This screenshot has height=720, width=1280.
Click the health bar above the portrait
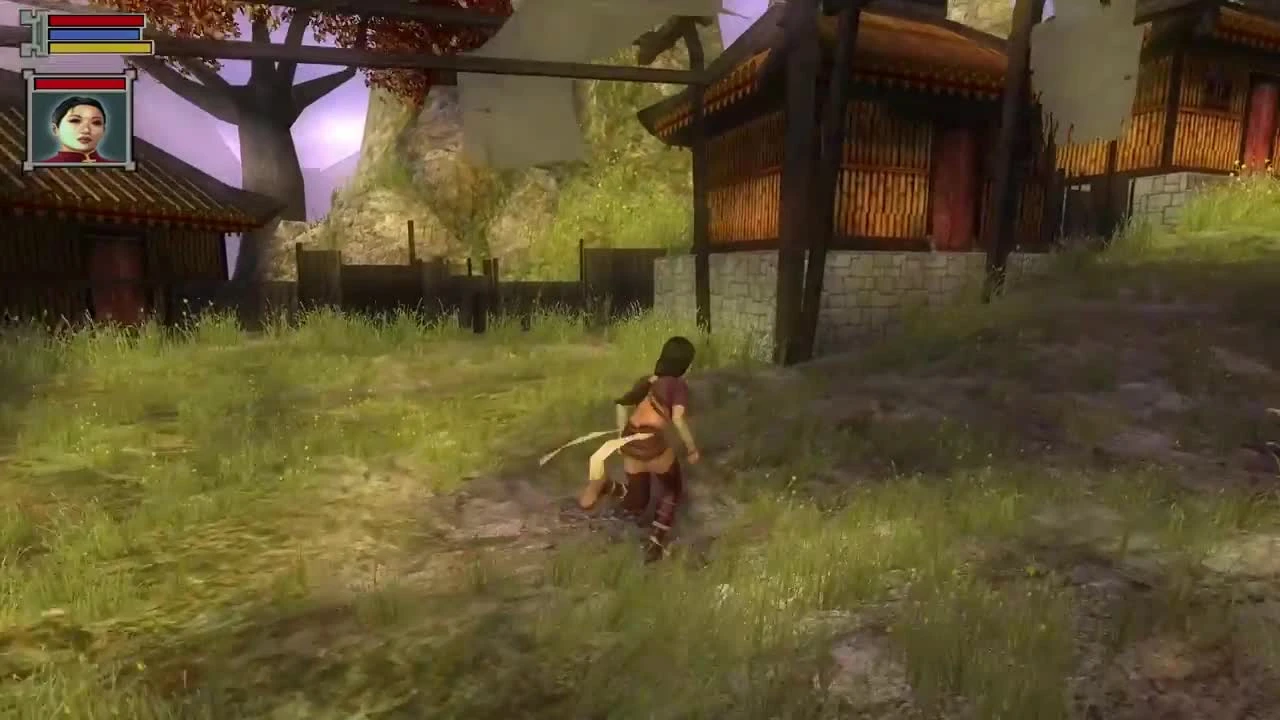[80, 84]
